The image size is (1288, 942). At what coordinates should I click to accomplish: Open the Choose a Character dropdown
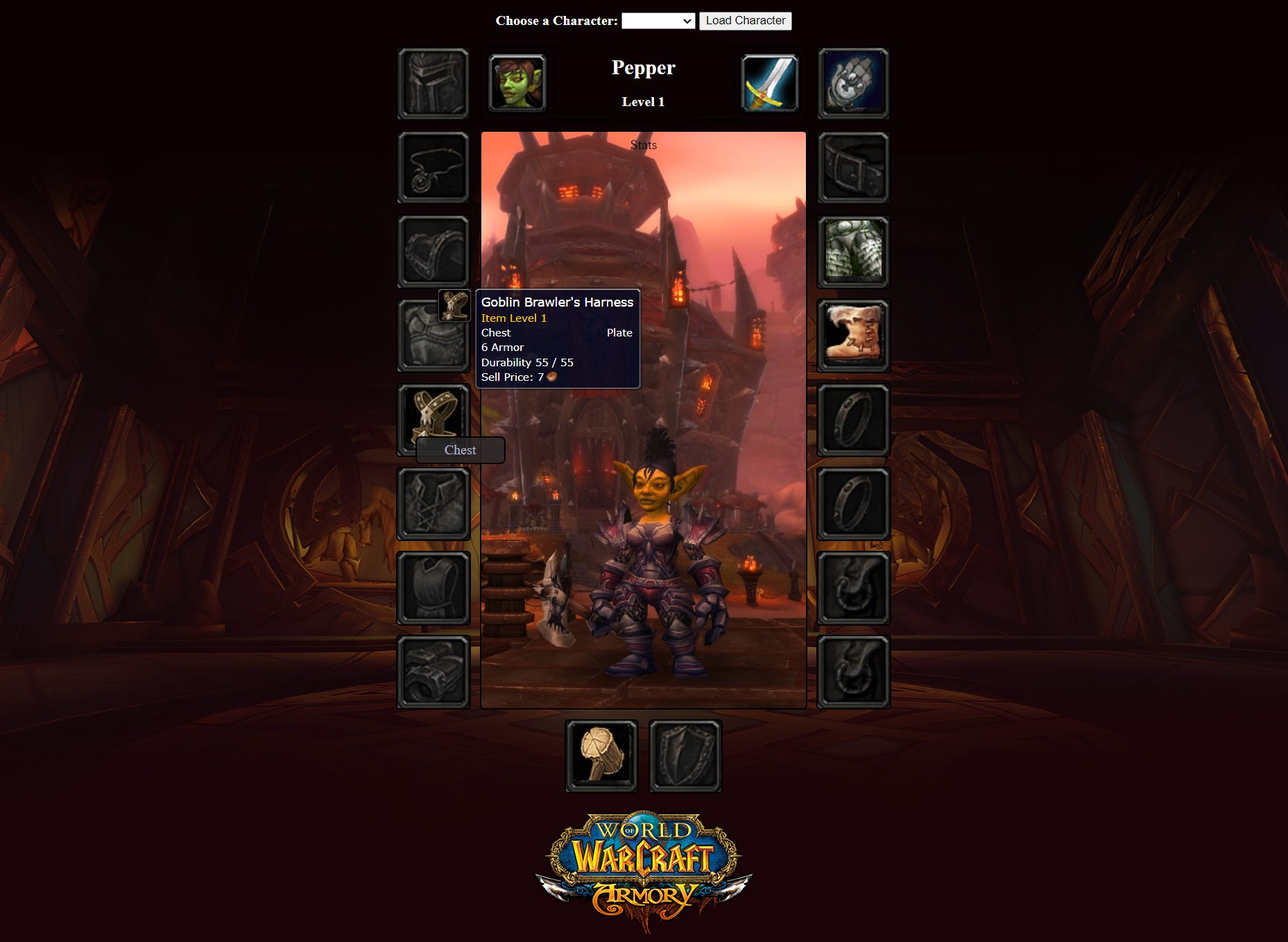pyautogui.click(x=658, y=20)
